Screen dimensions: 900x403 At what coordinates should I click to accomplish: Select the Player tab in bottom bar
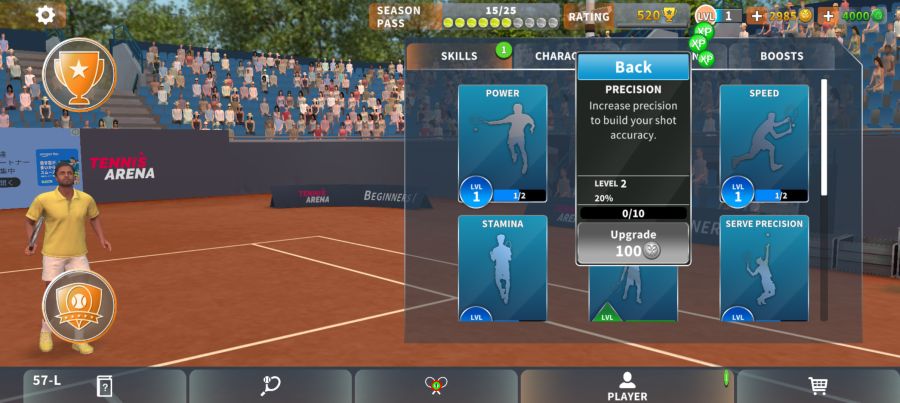coord(627,386)
